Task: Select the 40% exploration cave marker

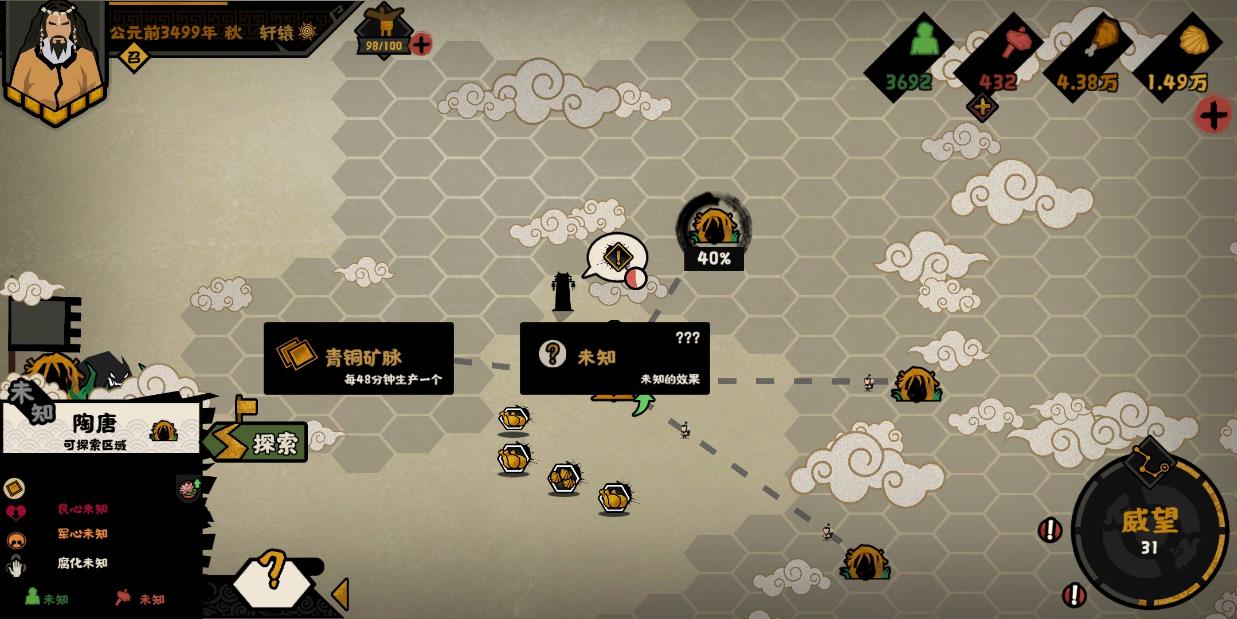Action: click(x=713, y=228)
